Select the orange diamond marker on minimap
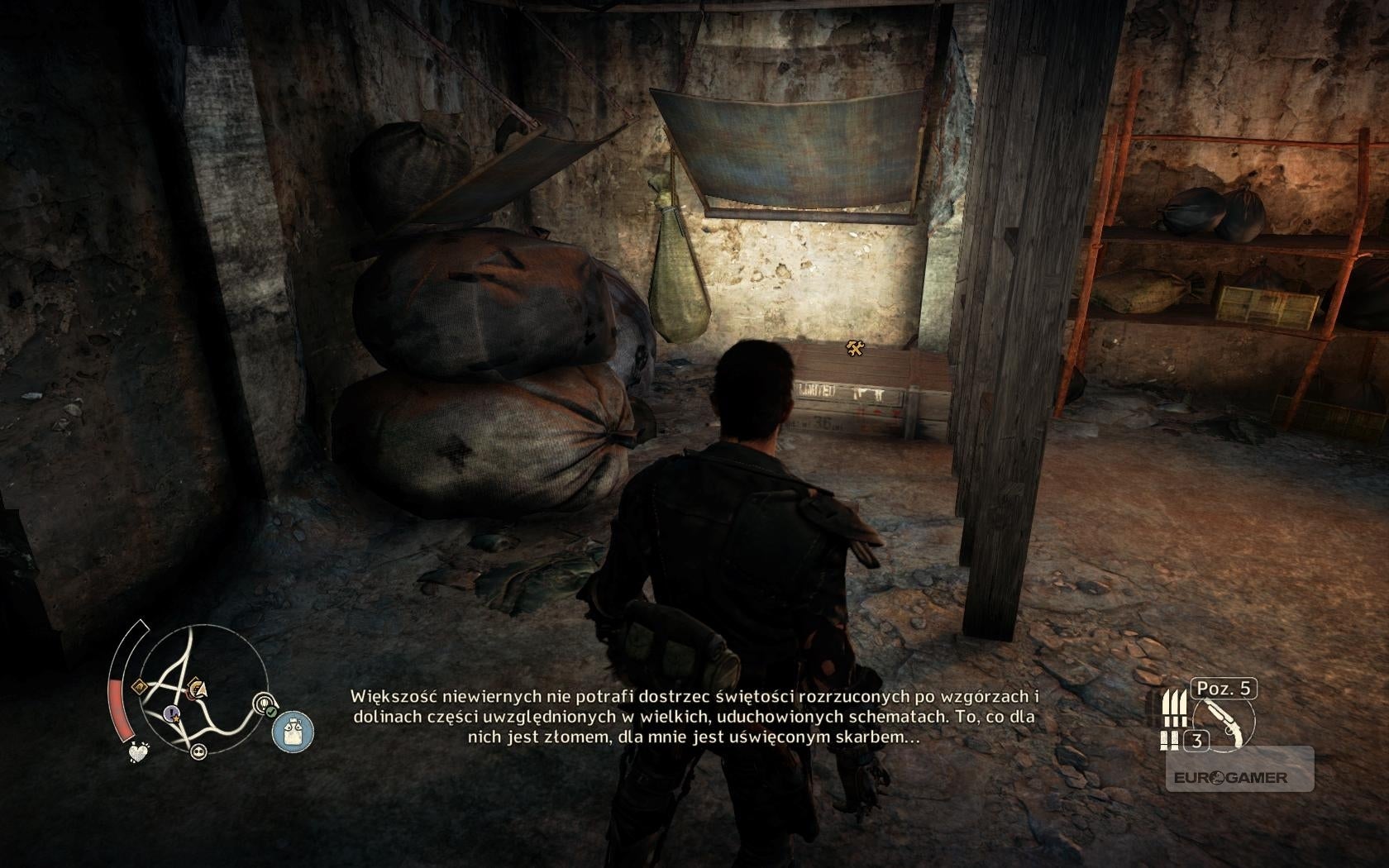 click(140, 687)
